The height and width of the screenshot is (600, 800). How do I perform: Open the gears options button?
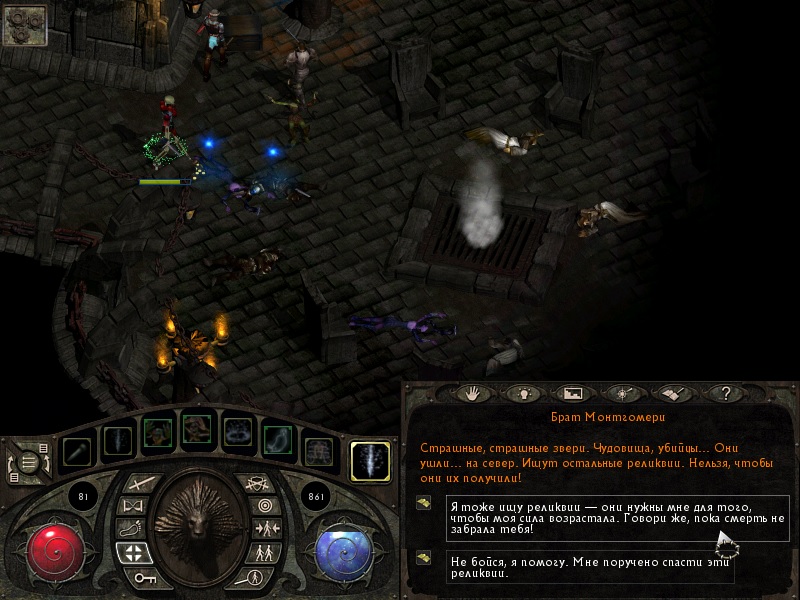pos(23,24)
